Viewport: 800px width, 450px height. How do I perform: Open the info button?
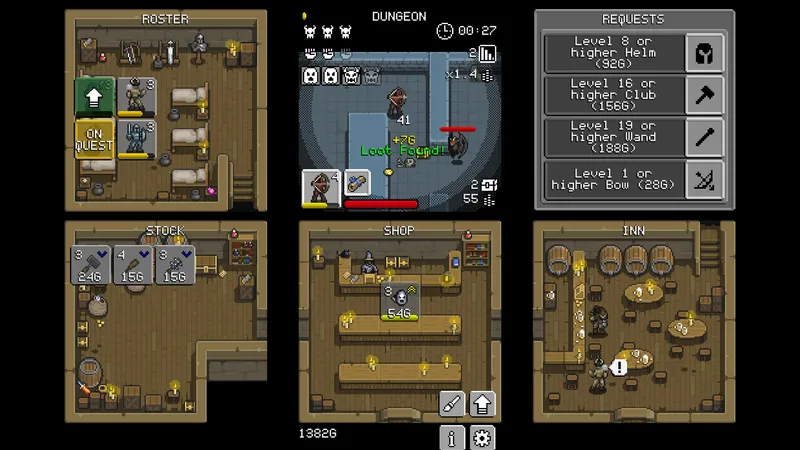pos(453,437)
